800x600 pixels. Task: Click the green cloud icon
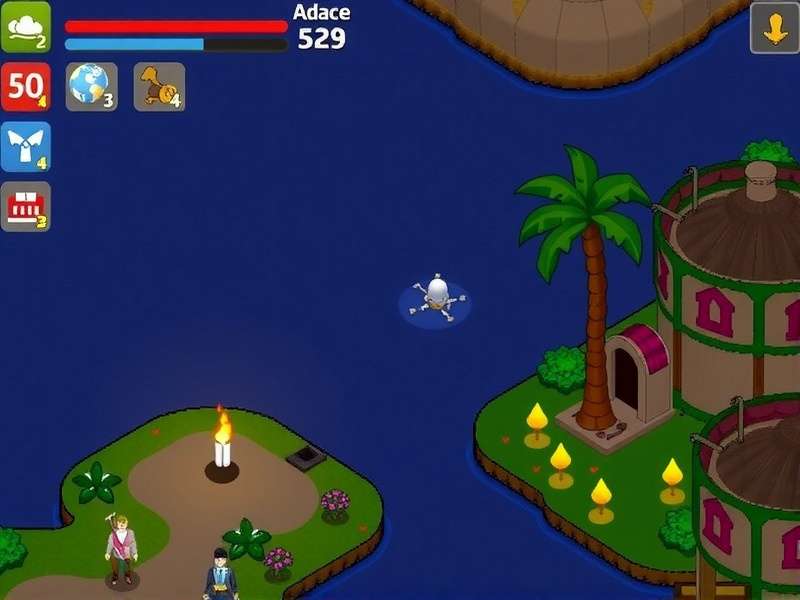coord(25,27)
